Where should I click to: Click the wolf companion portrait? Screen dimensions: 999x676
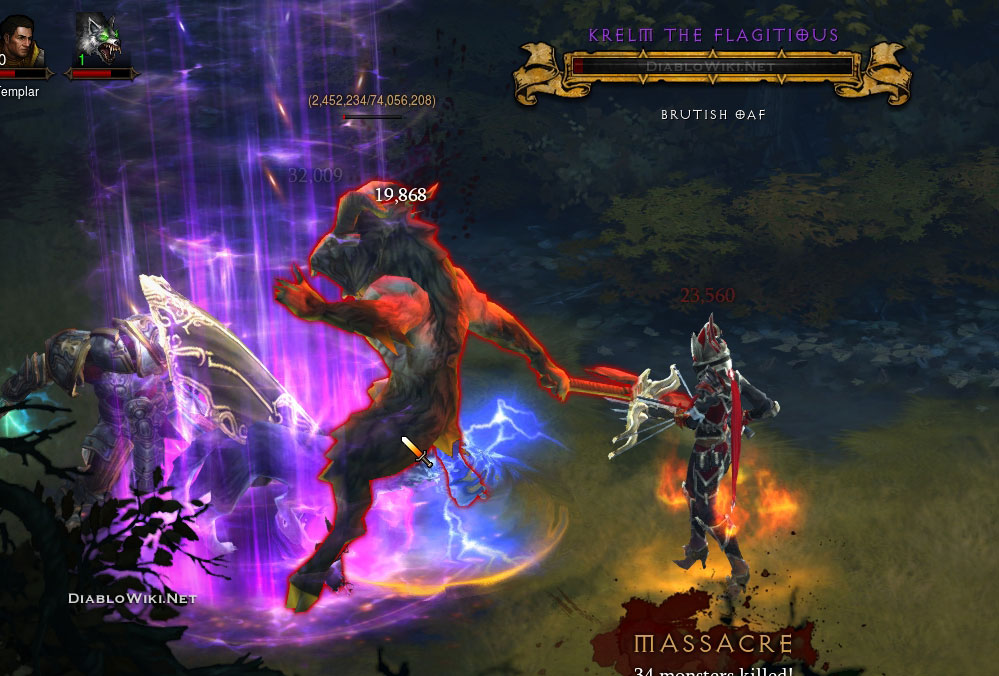click(x=99, y=38)
